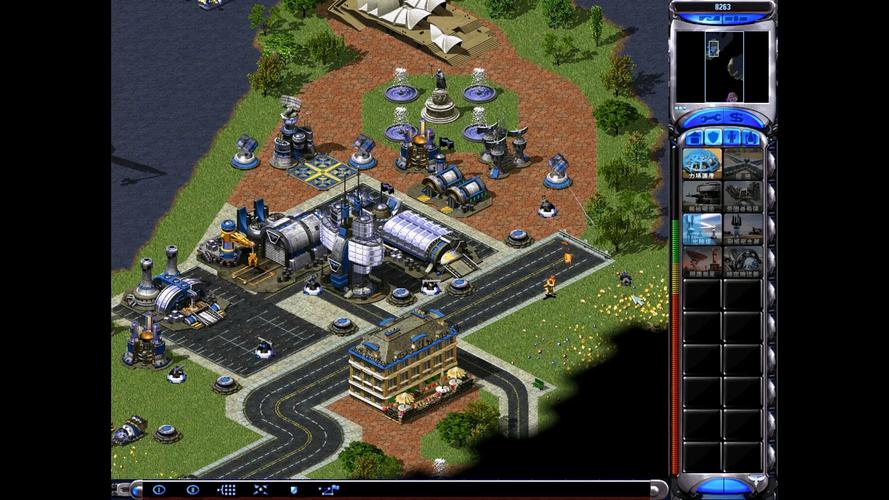Select the Force Shield dome build icon
The width and height of the screenshot is (889, 500).
click(x=702, y=163)
